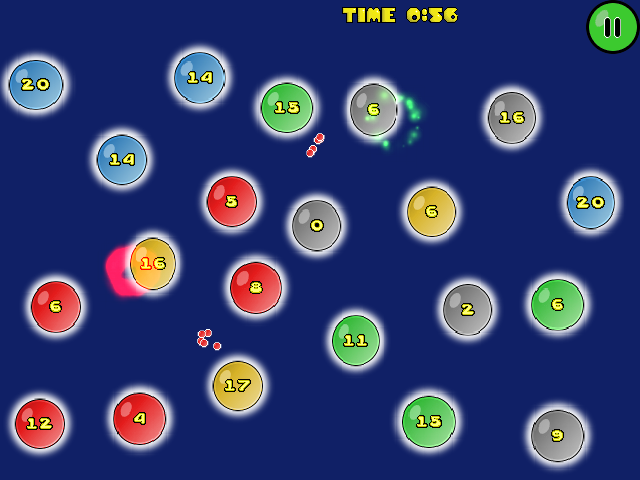
Task: Choose the green bubble numbered 6
Action: point(557,304)
